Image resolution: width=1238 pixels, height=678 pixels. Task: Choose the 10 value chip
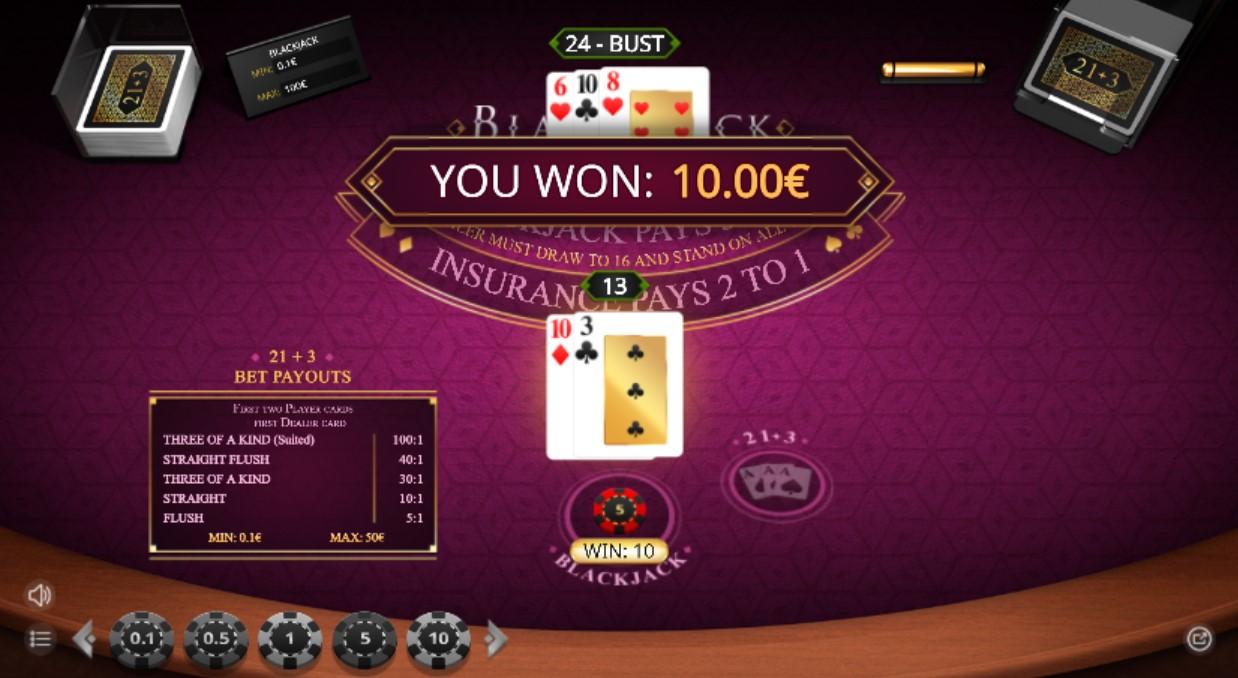(x=438, y=640)
